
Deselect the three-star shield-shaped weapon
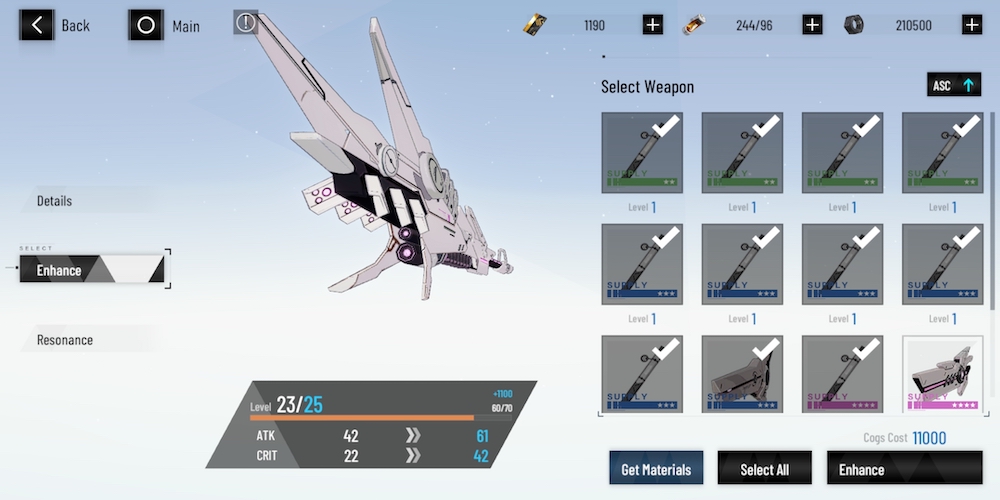click(742, 375)
